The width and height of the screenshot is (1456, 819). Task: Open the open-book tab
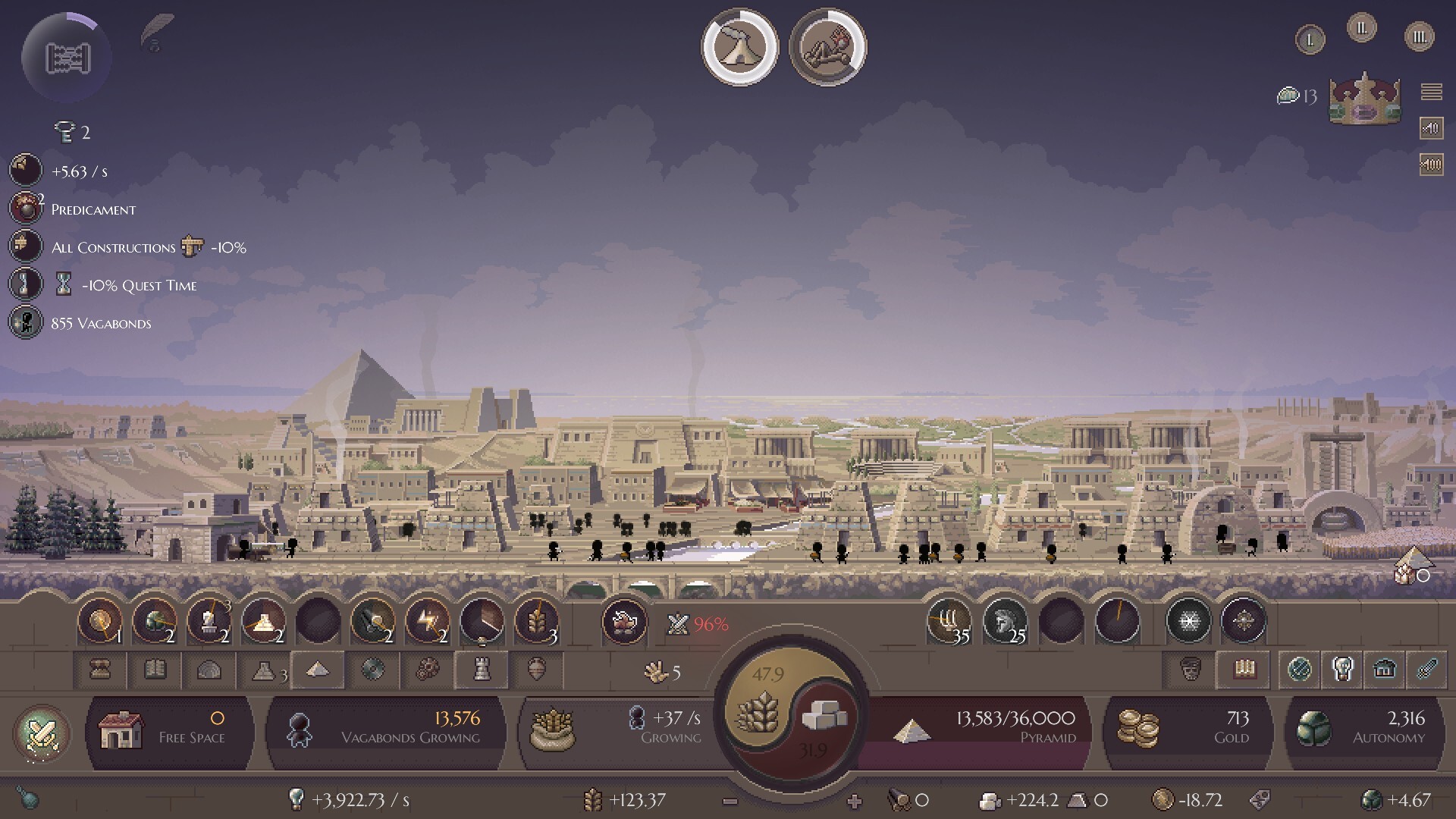[155, 670]
